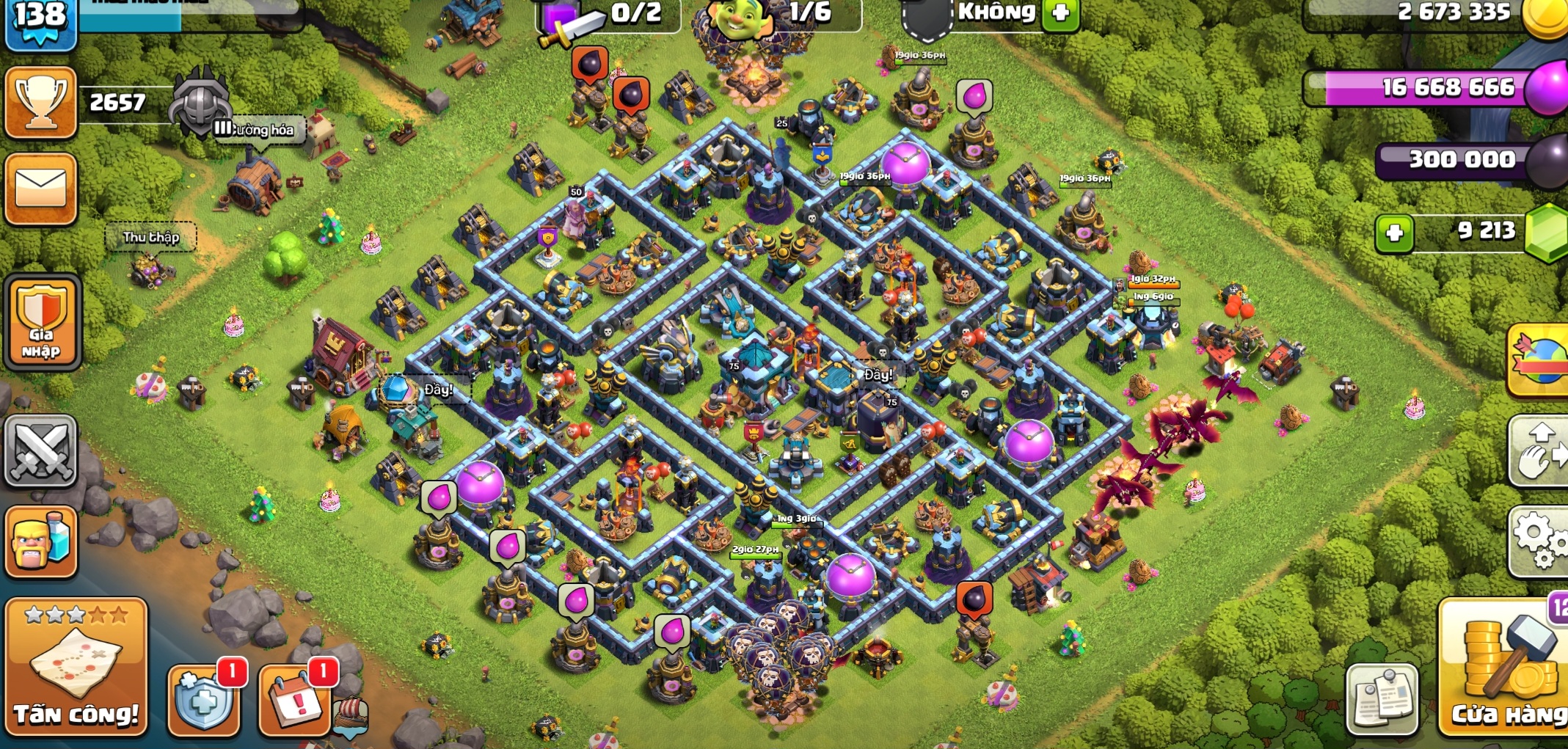
Task: Add gems with the green plus button
Action: (1394, 233)
